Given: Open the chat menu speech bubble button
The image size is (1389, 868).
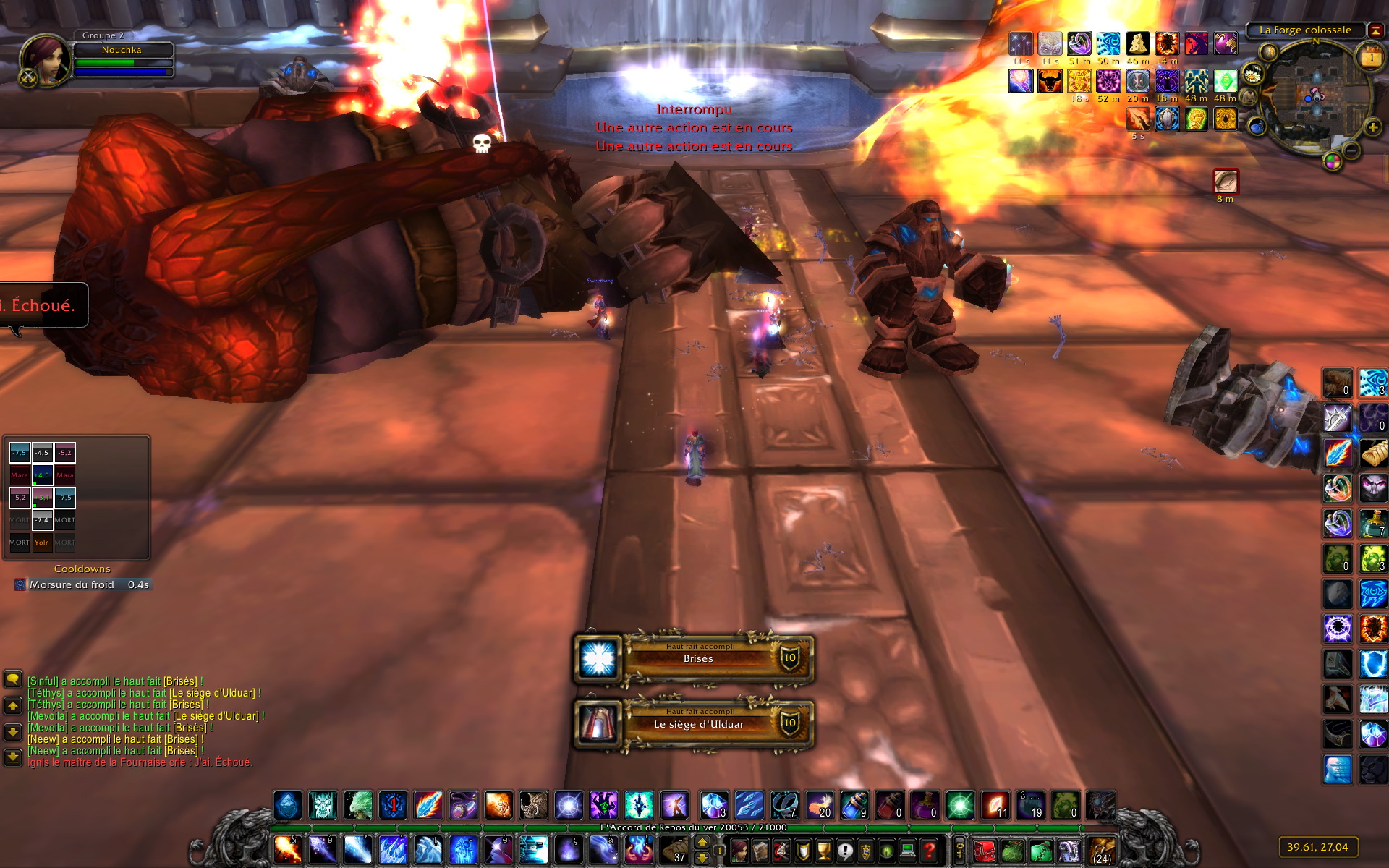Looking at the screenshot, I should tap(13, 679).
